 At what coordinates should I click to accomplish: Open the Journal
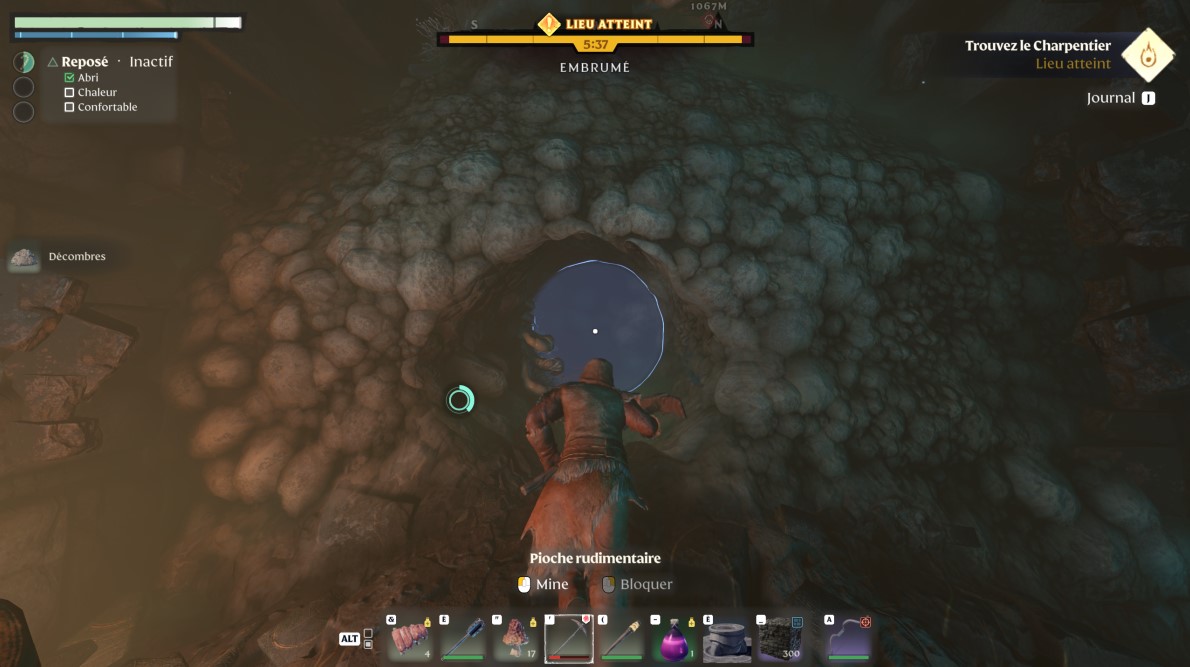click(x=1120, y=98)
